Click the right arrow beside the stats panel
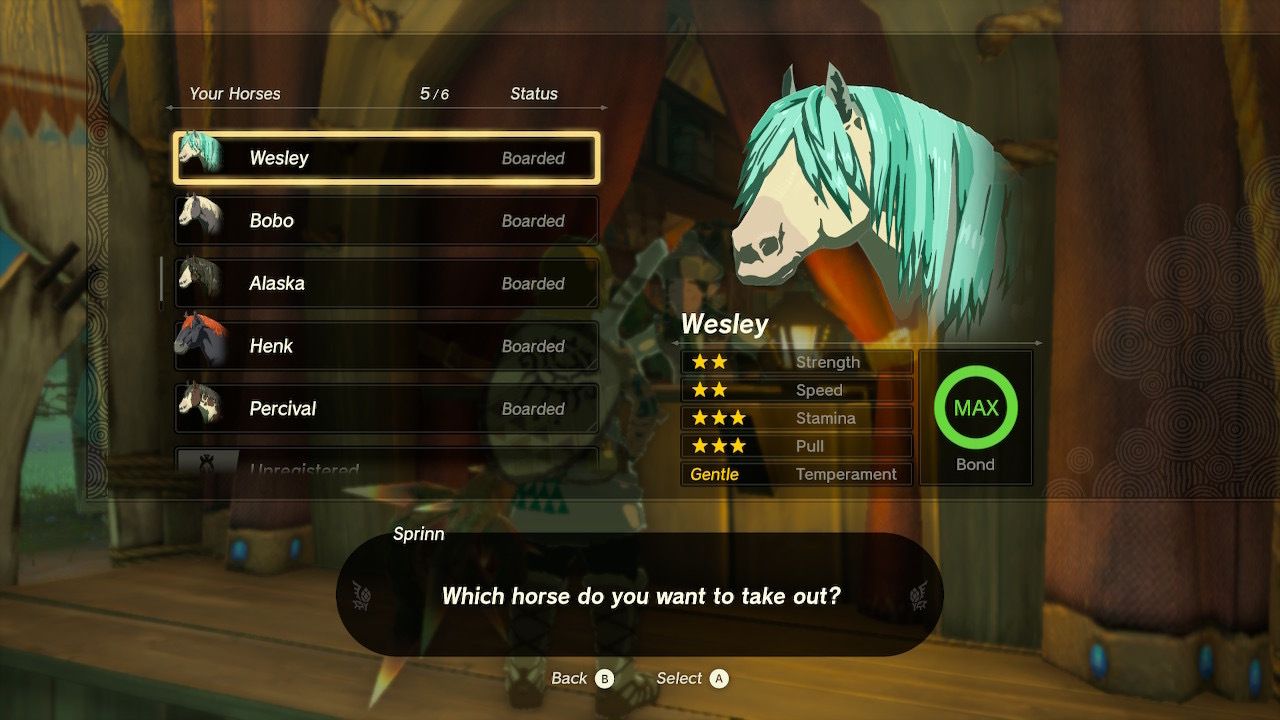 (x=1041, y=341)
